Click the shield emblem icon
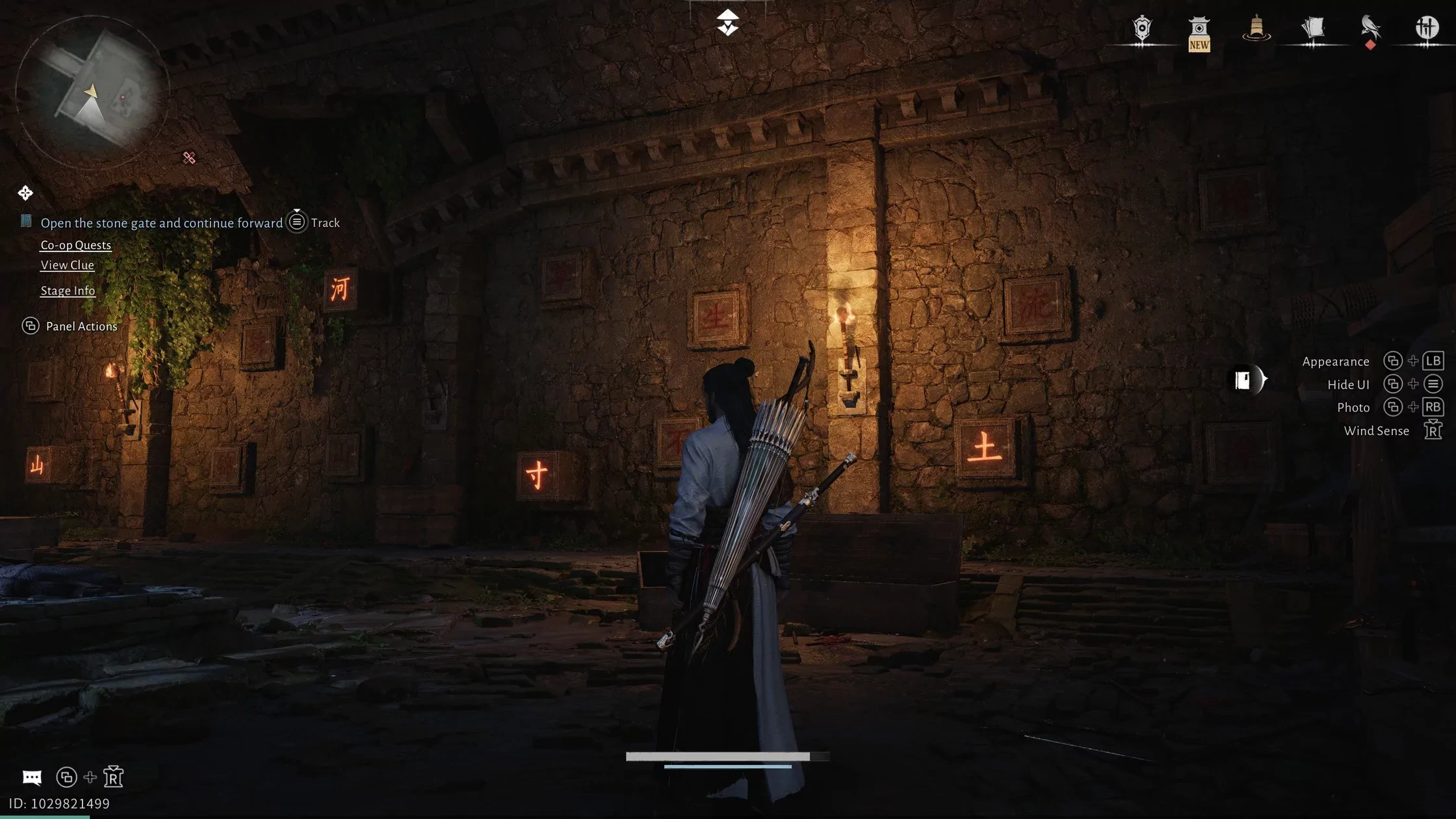1456x819 pixels. [1141, 29]
